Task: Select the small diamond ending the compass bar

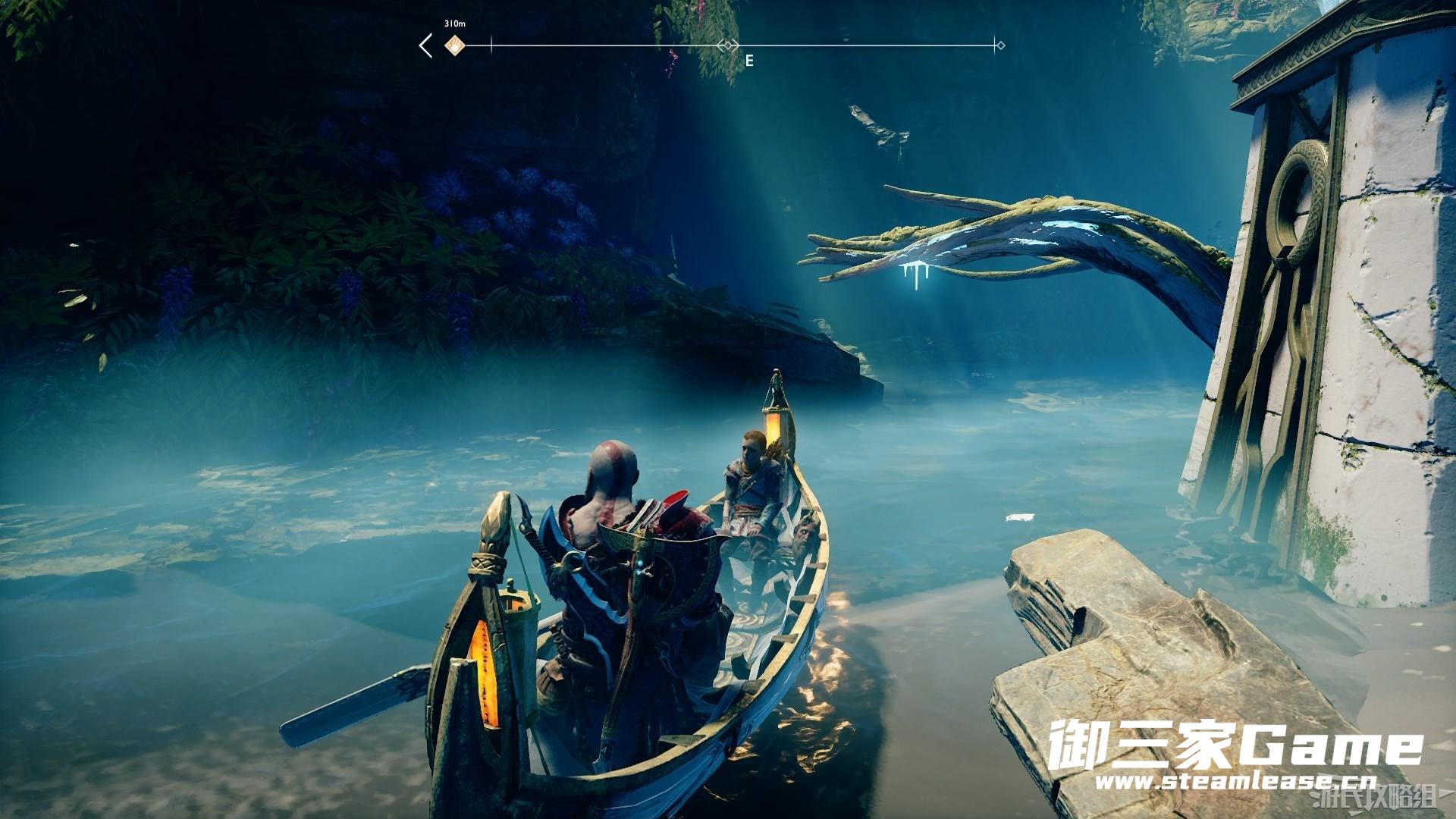Action: pyautogui.click(x=1000, y=45)
